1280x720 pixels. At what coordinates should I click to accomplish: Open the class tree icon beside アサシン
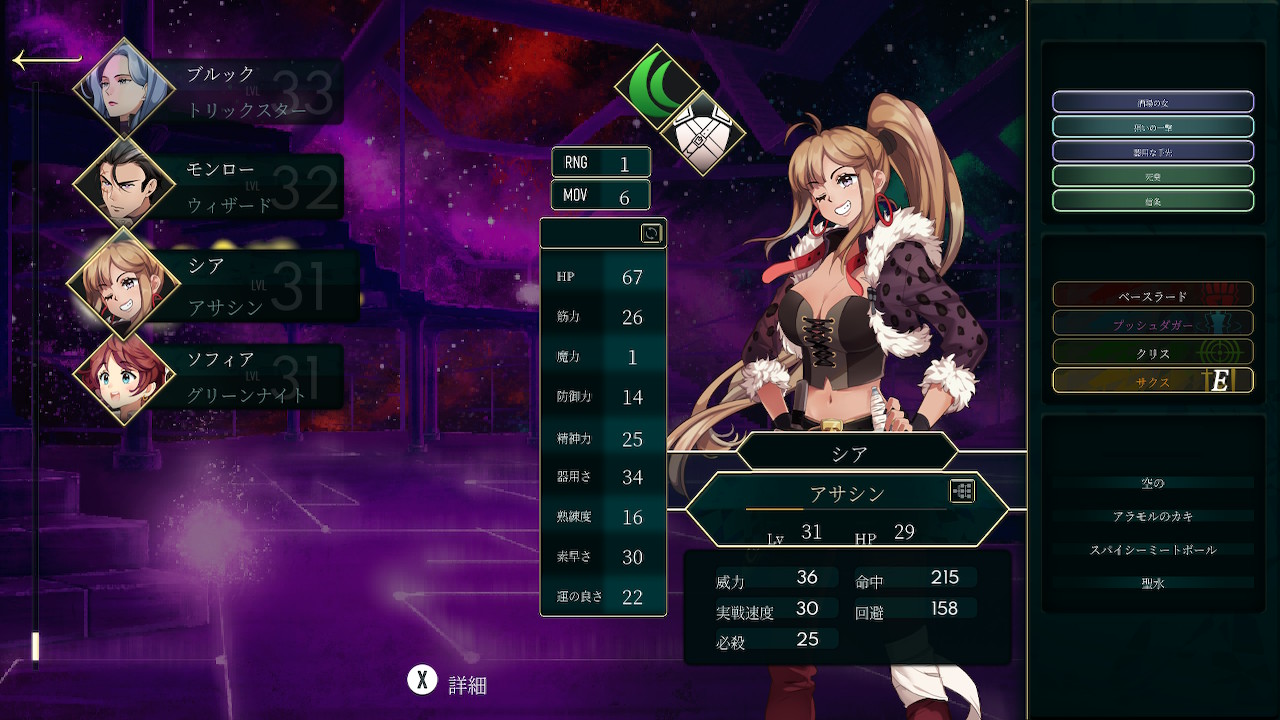[x=962, y=491]
